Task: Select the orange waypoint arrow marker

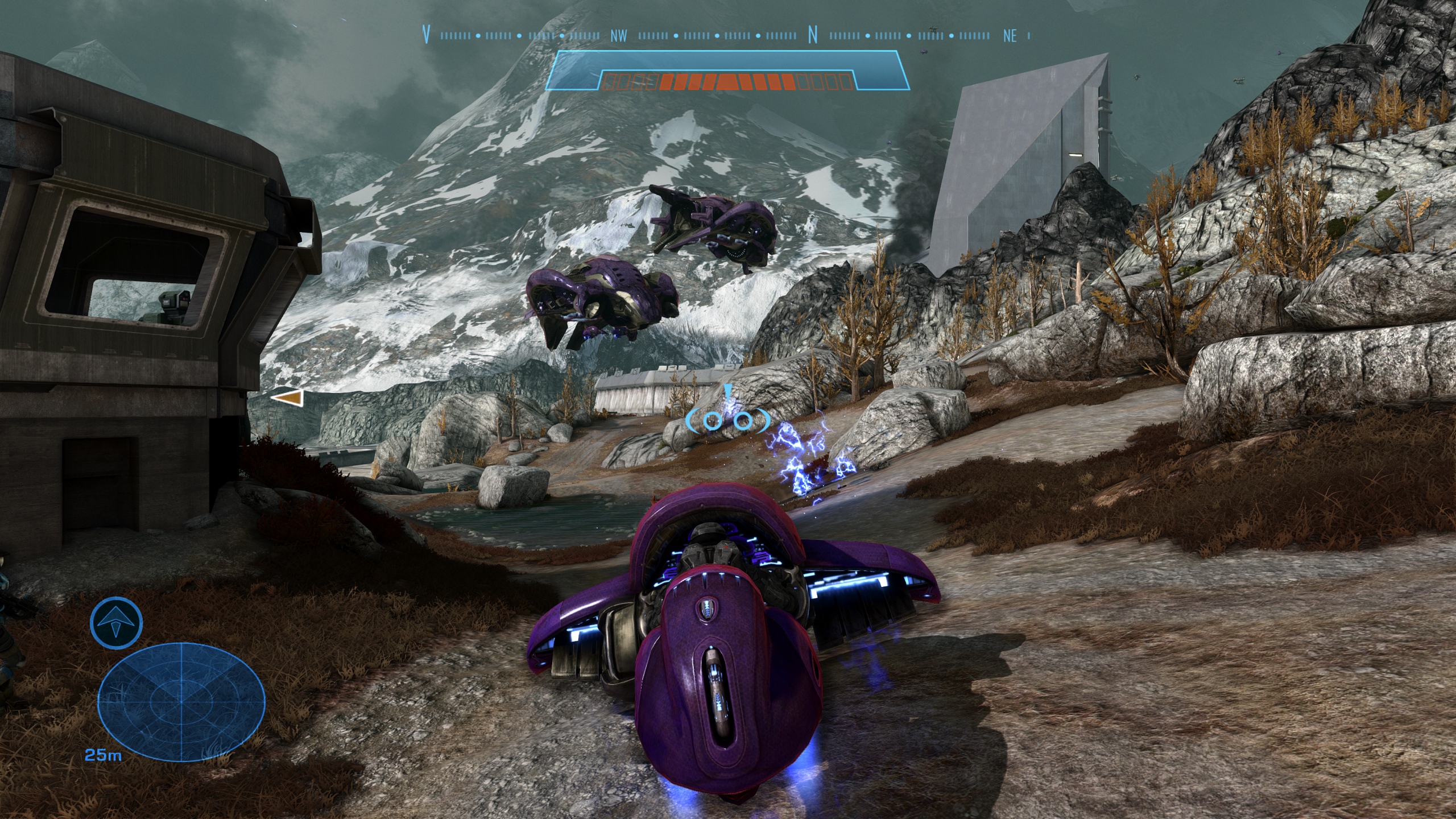Action: 287,399
